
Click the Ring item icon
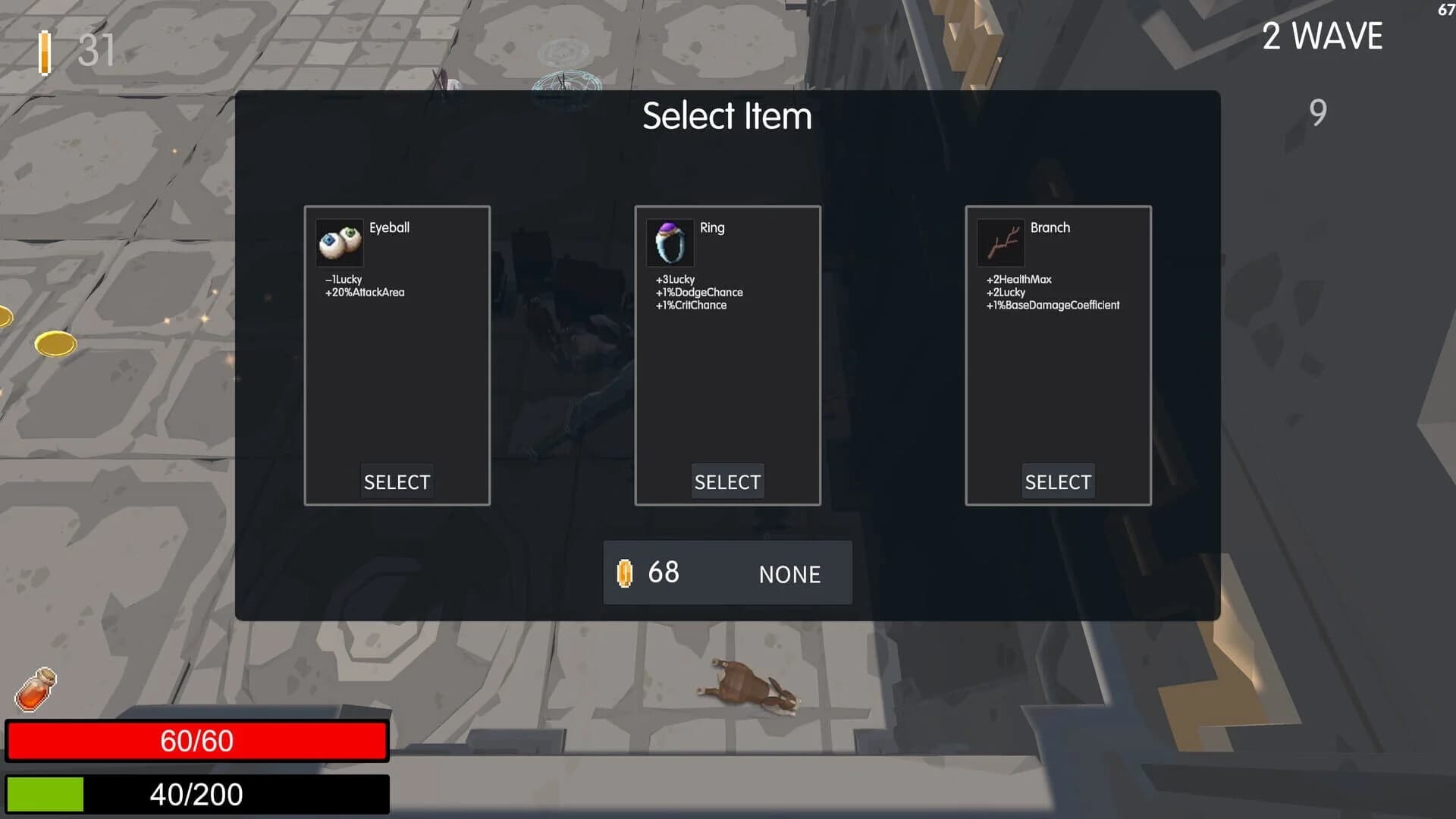click(670, 243)
